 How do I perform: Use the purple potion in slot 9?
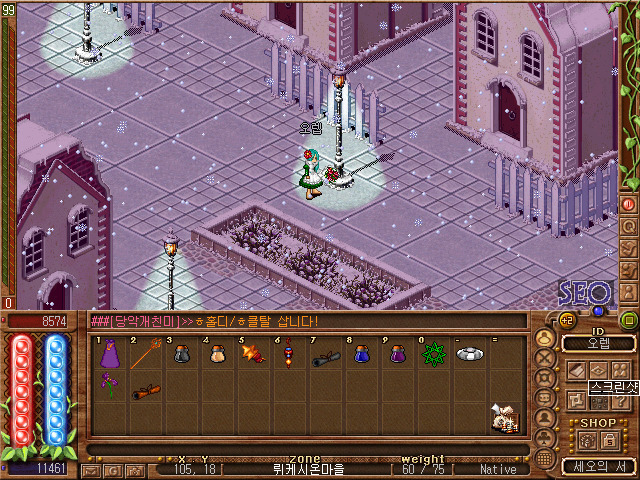[396, 355]
